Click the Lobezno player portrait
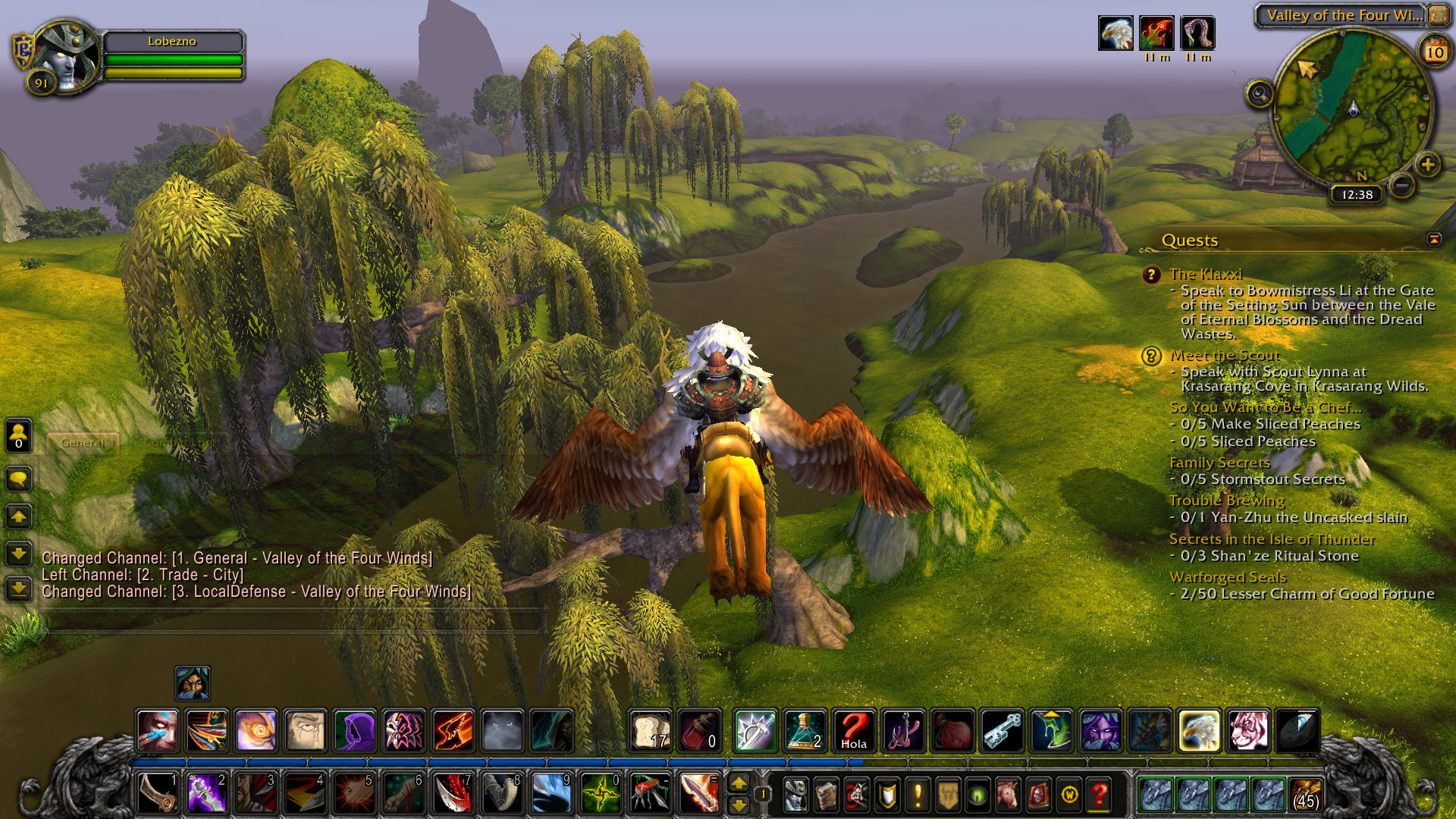This screenshot has height=819, width=1456. (67, 58)
